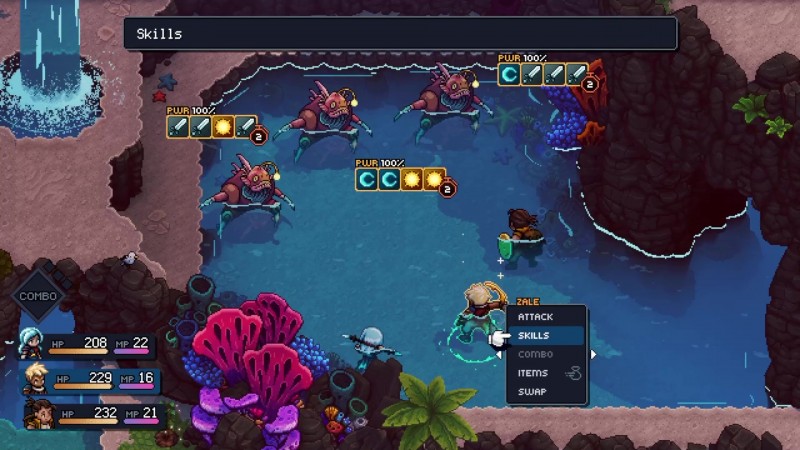
Task: Select the blond party member portrait
Action: point(35,379)
